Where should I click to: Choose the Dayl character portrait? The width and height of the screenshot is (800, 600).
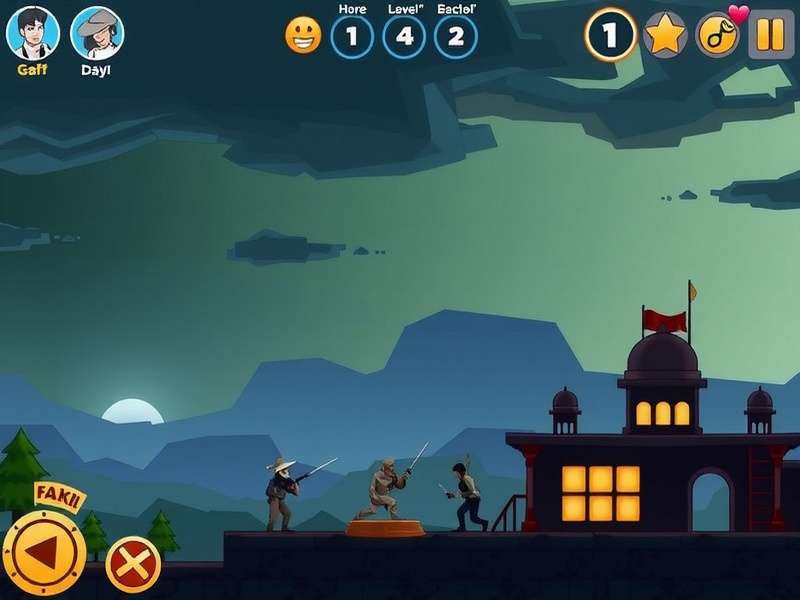(x=97, y=33)
